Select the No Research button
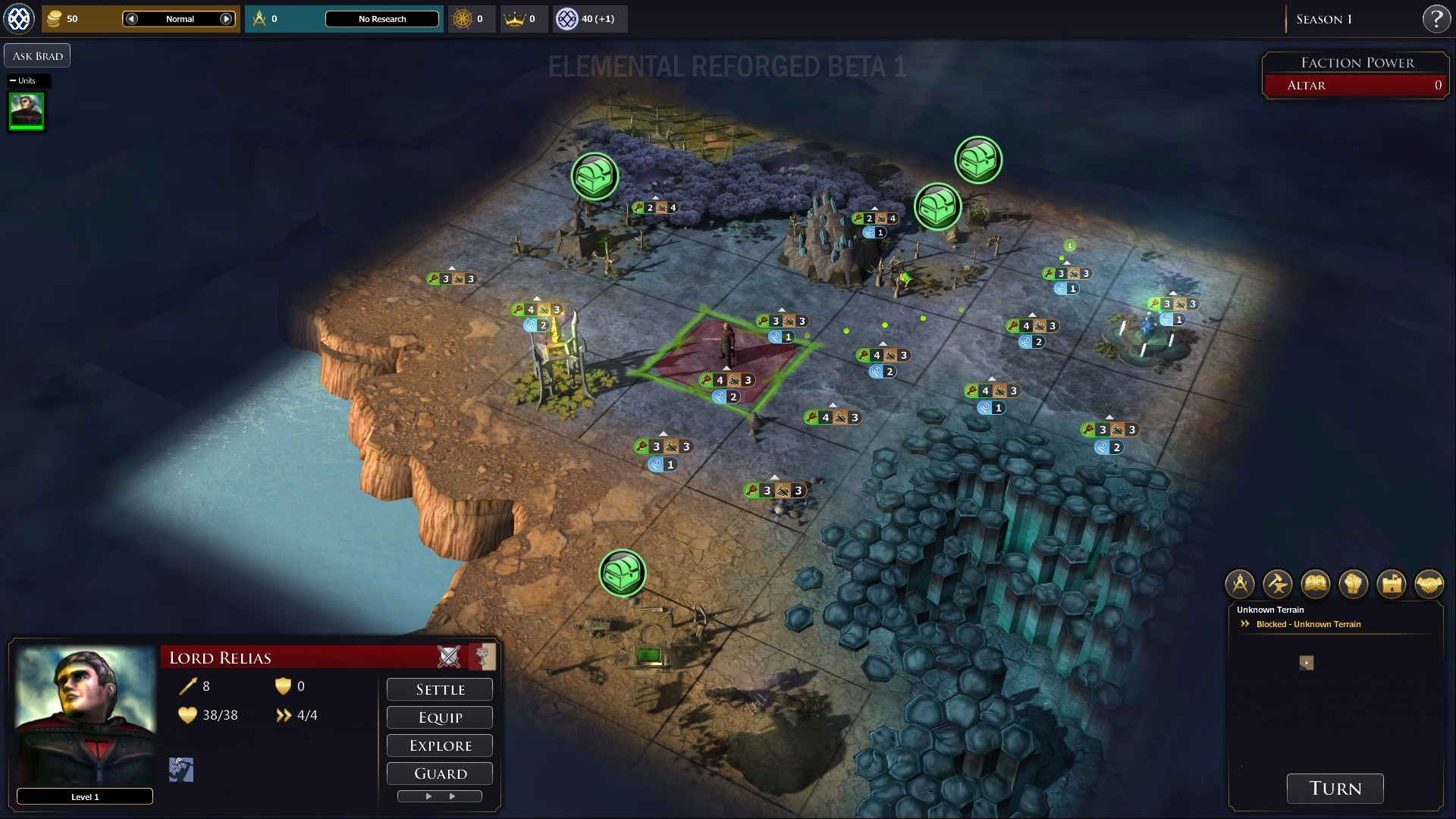 382,19
